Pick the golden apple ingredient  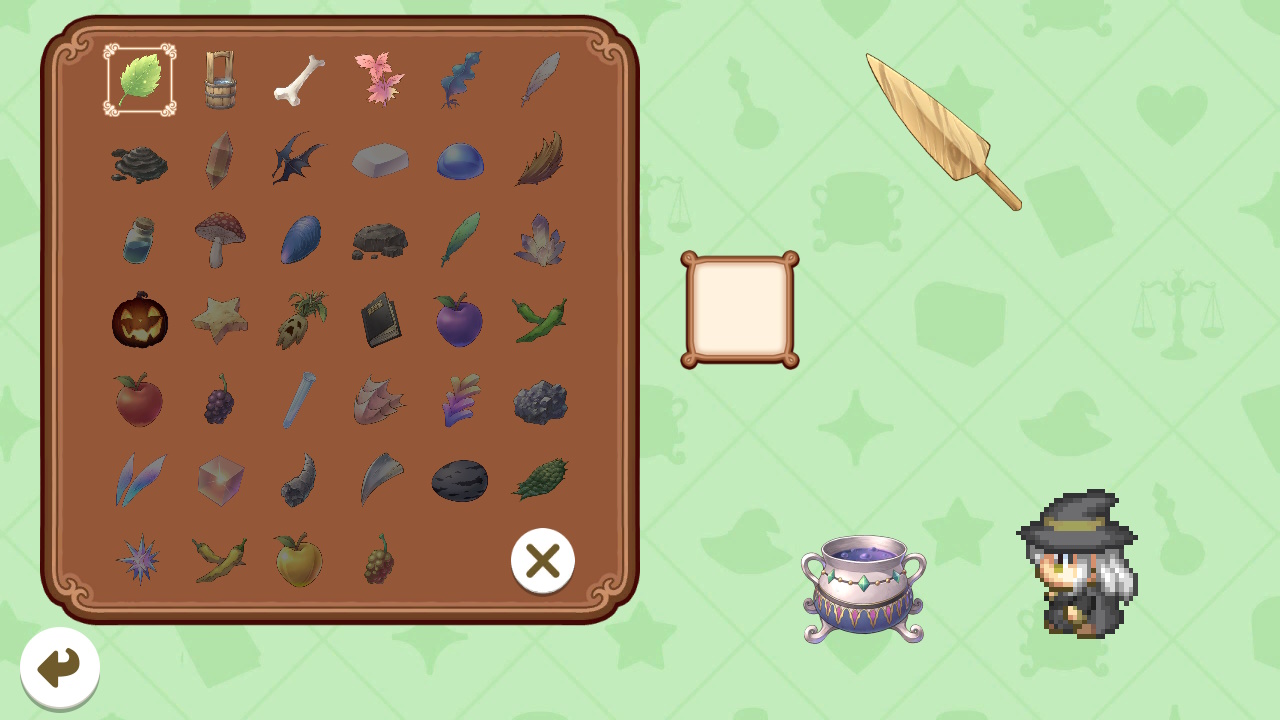(x=299, y=560)
